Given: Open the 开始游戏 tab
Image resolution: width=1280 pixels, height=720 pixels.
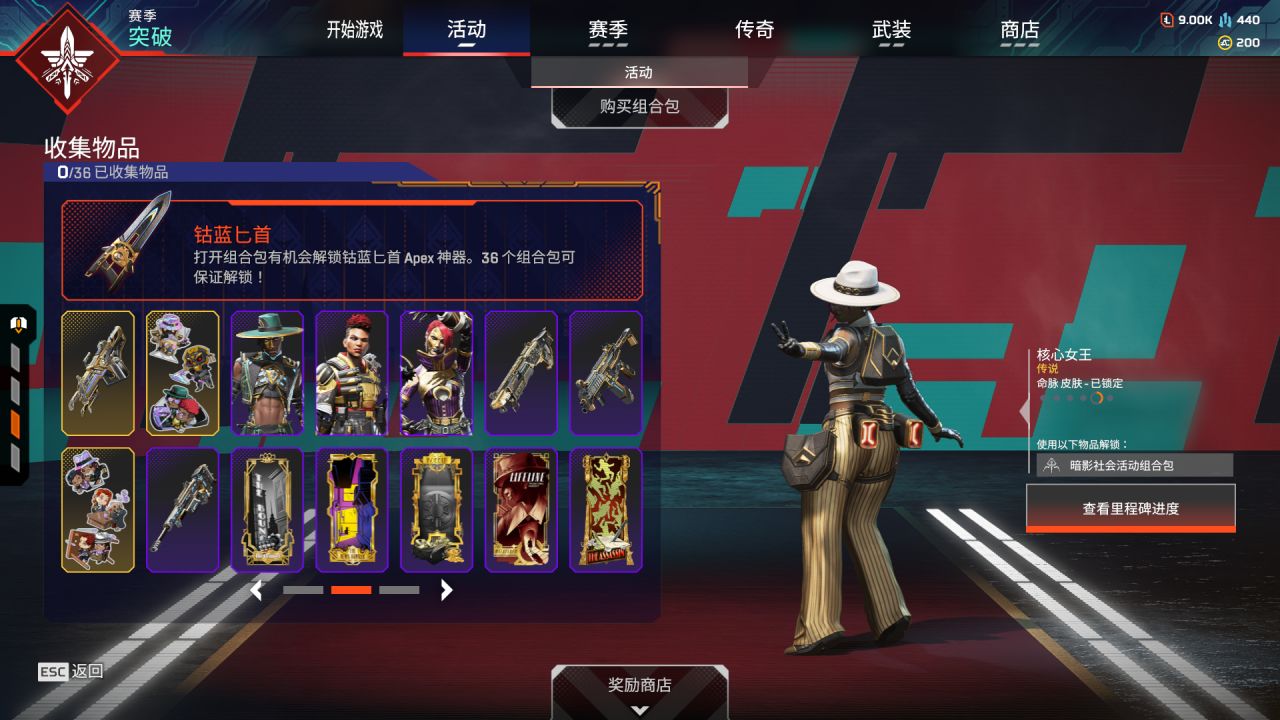Looking at the screenshot, I should (354, 30).
